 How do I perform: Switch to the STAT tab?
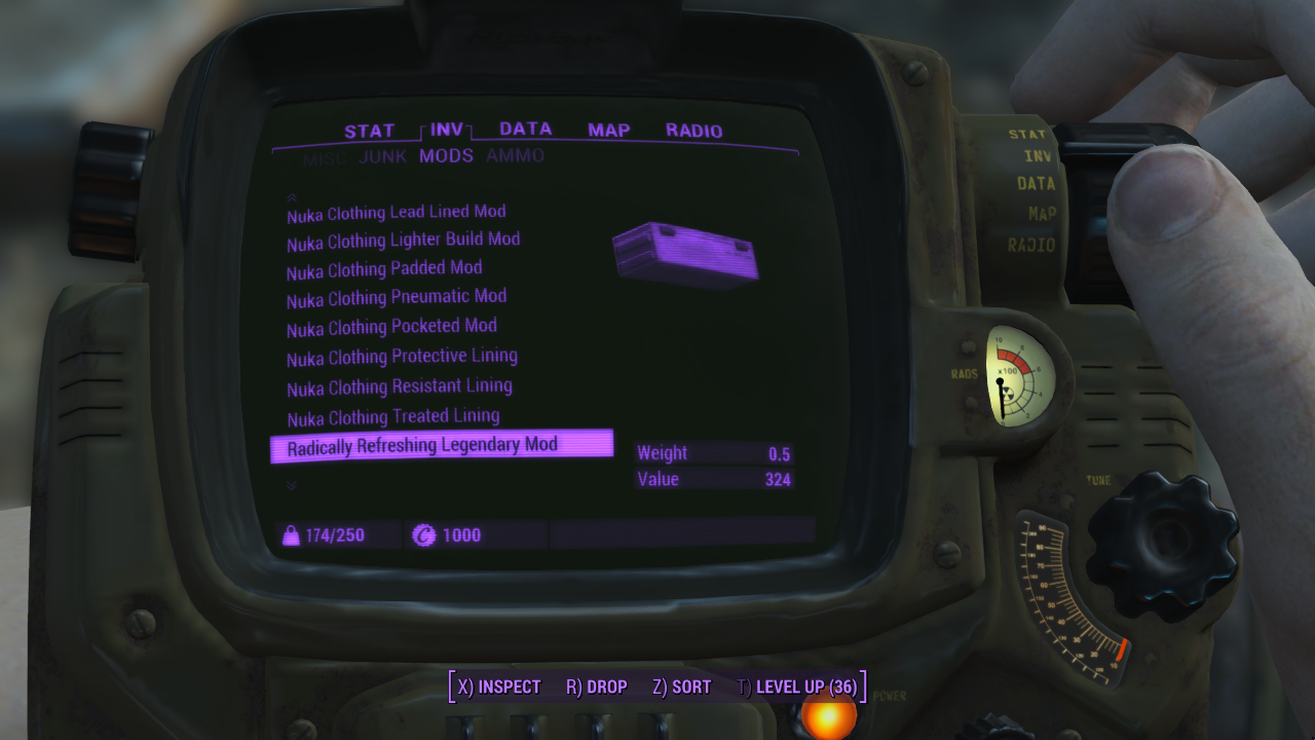coord(369,131)
